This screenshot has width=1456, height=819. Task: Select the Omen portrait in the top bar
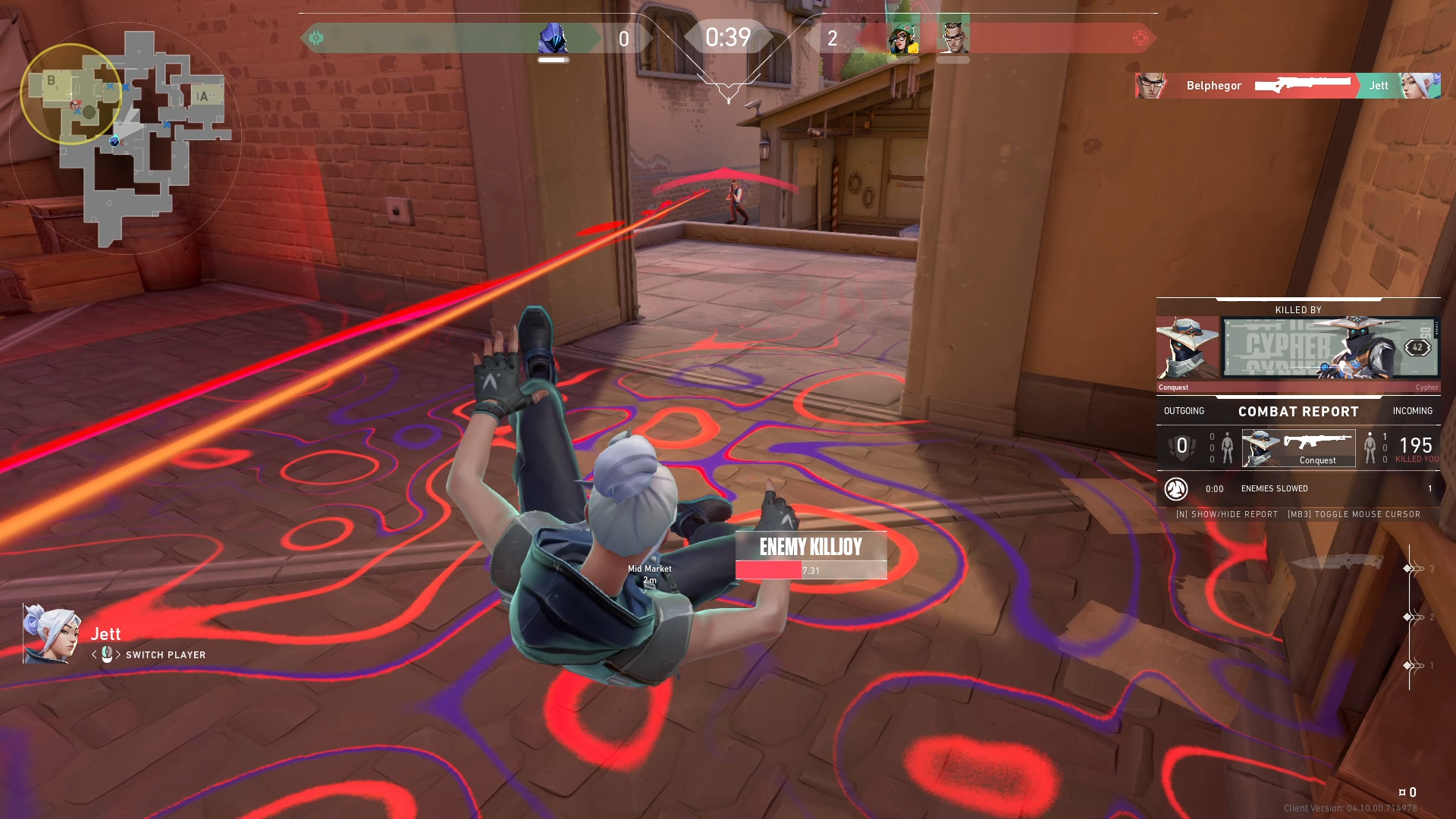click(553, 39)
